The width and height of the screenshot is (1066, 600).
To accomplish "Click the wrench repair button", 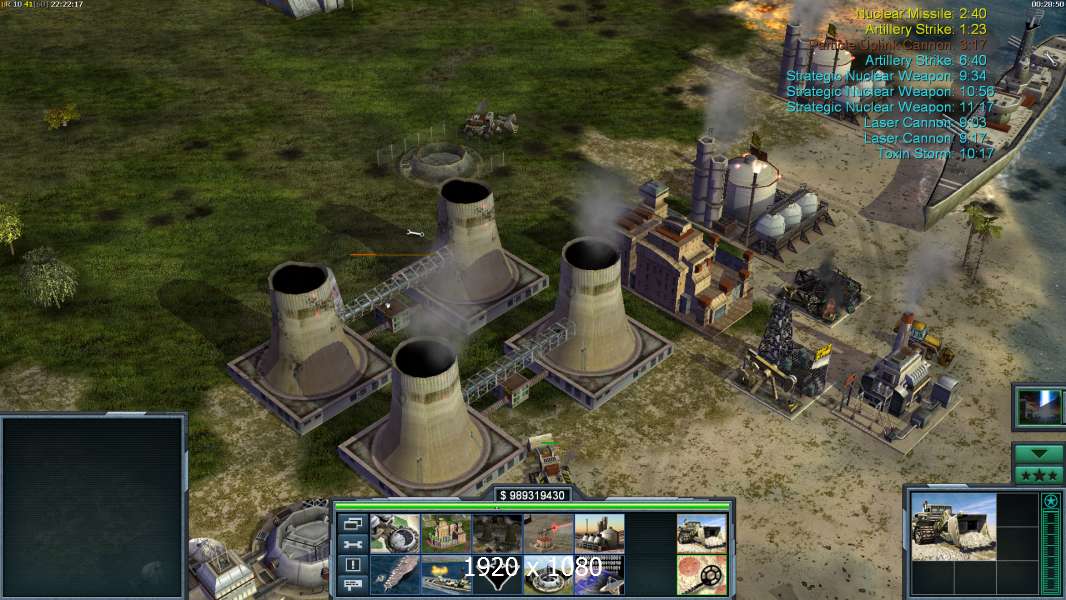I will (352, 545).
